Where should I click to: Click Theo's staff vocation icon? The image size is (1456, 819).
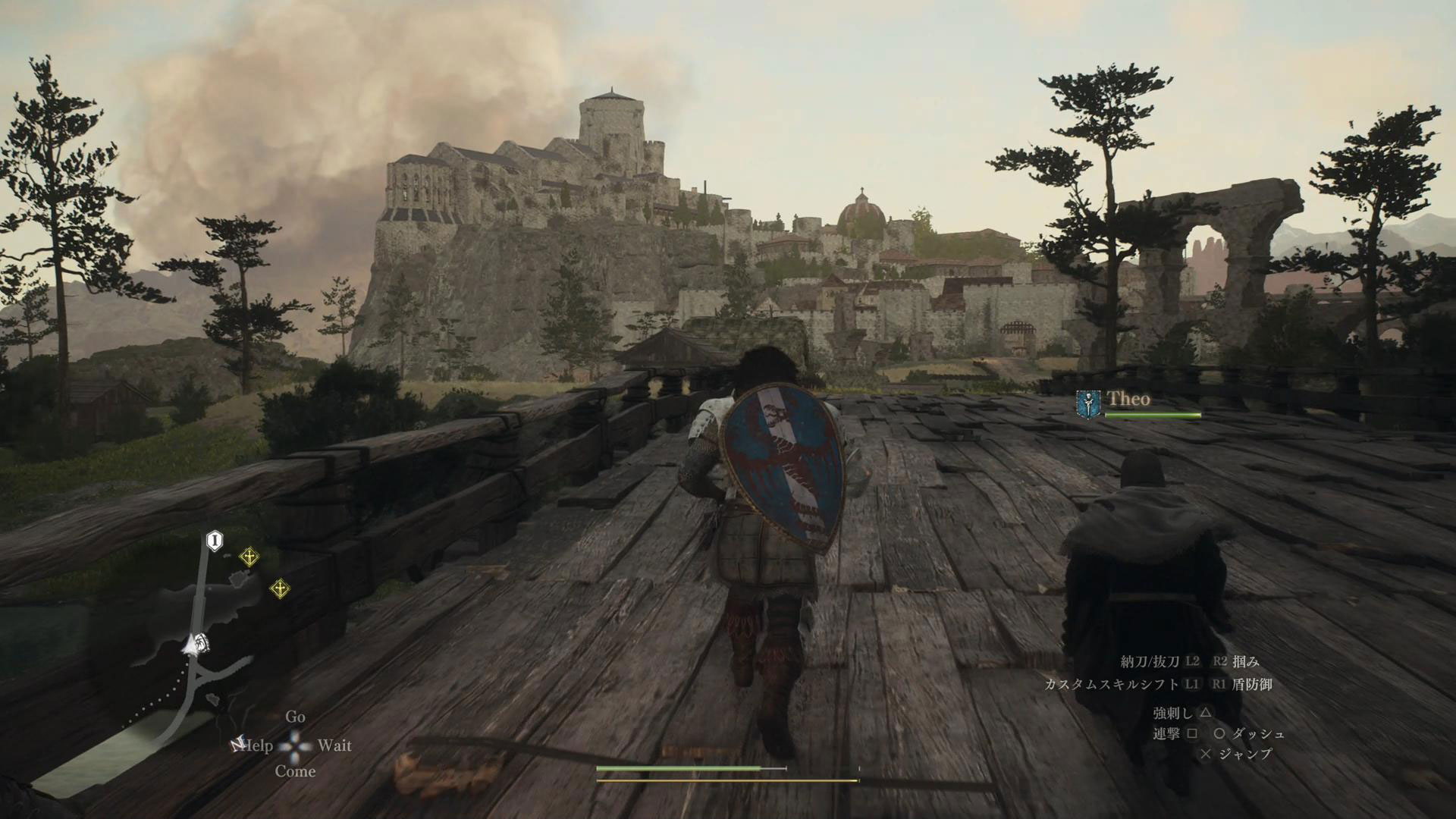(1088, 403)
